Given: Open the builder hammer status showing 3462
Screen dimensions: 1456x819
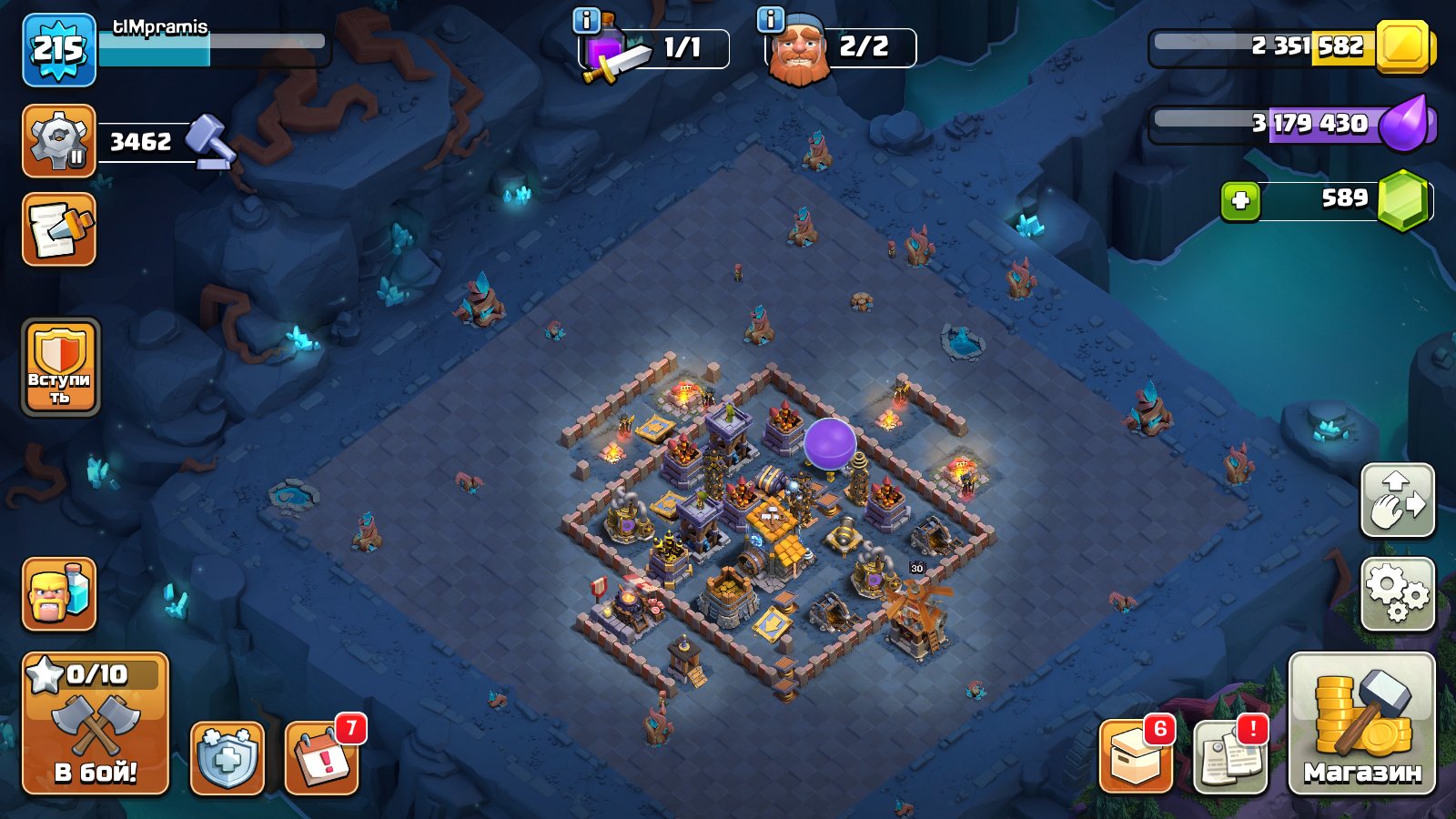Looking at the screenshot, I should coord(59,138).
